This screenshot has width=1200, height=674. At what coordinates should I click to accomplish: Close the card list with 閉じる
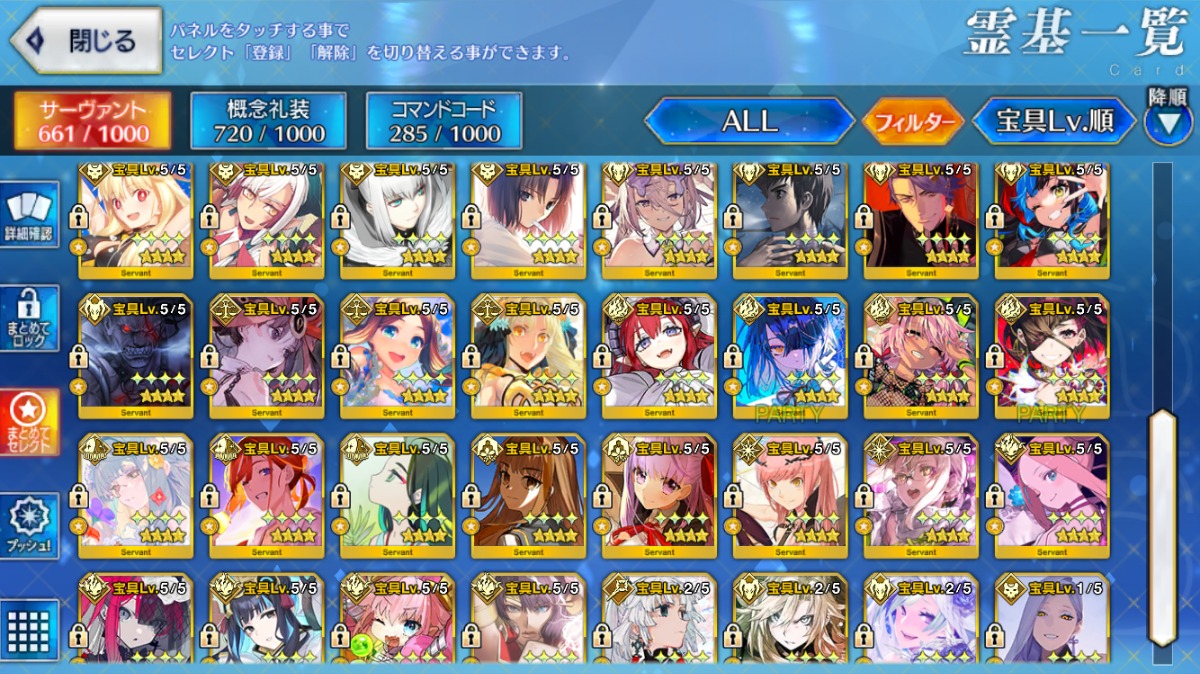coord(86,41)
